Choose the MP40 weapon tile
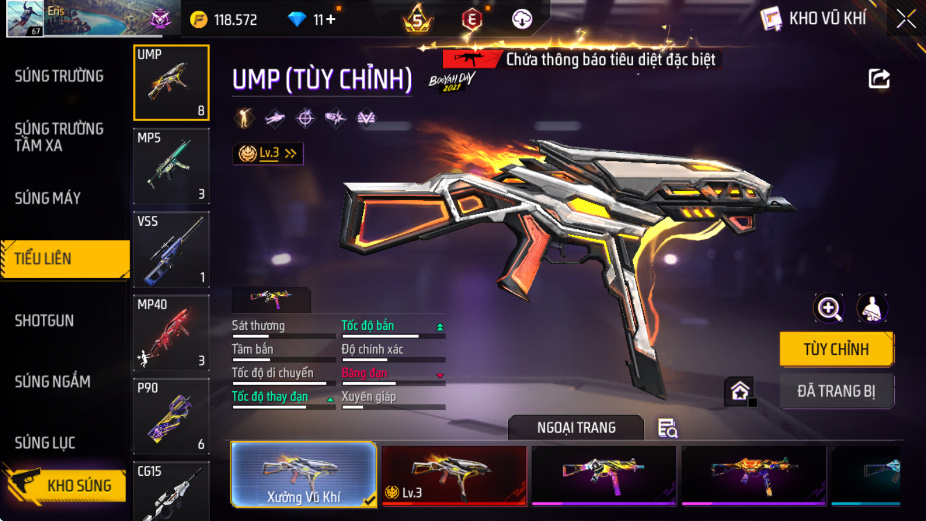The height and width of the screenshot is (521, 926). tap(171, 332)
